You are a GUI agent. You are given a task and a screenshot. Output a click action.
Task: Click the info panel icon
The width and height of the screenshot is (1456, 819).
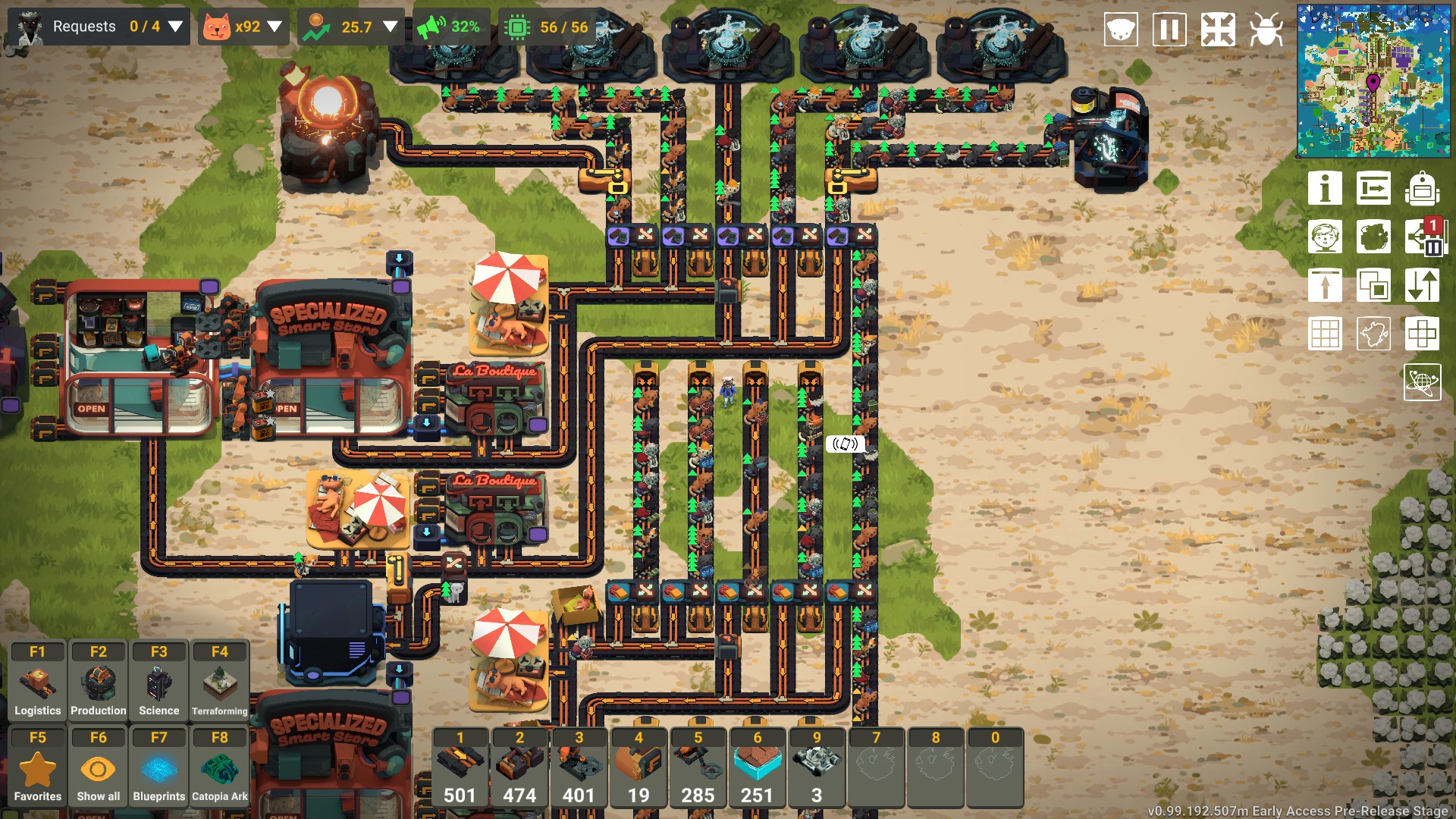coord(1326,189)
